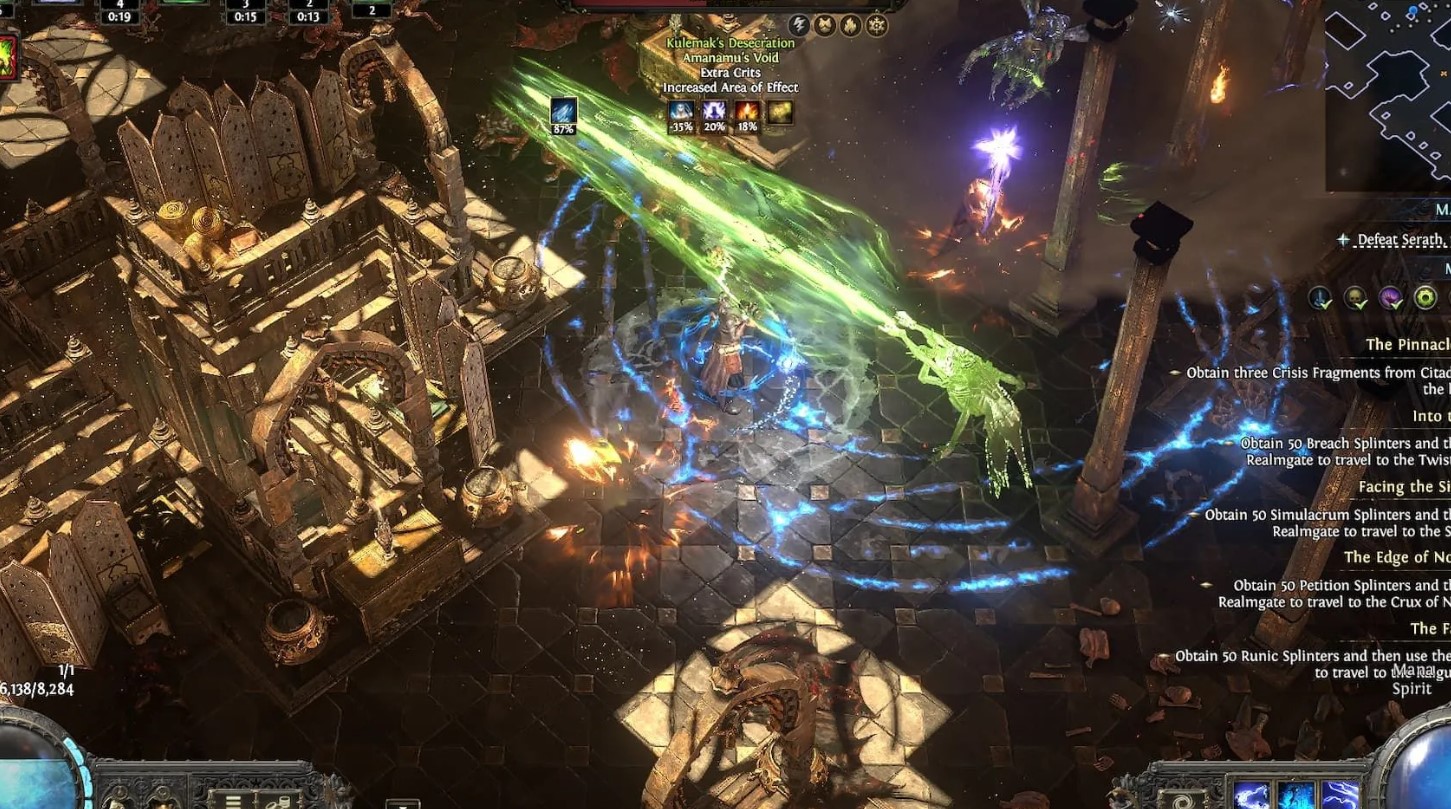1451x809 pixels.
Task: Select the green gear mechanic icon
Action: 1425,297
